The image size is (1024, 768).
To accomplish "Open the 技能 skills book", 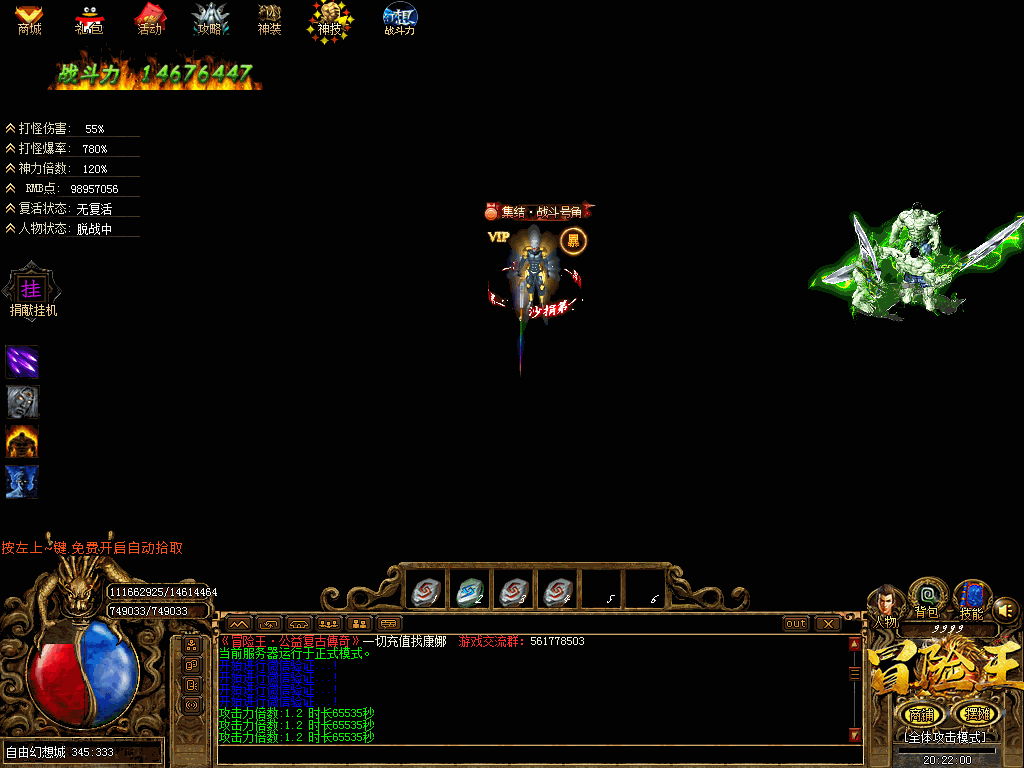I will tap(971, 597).
